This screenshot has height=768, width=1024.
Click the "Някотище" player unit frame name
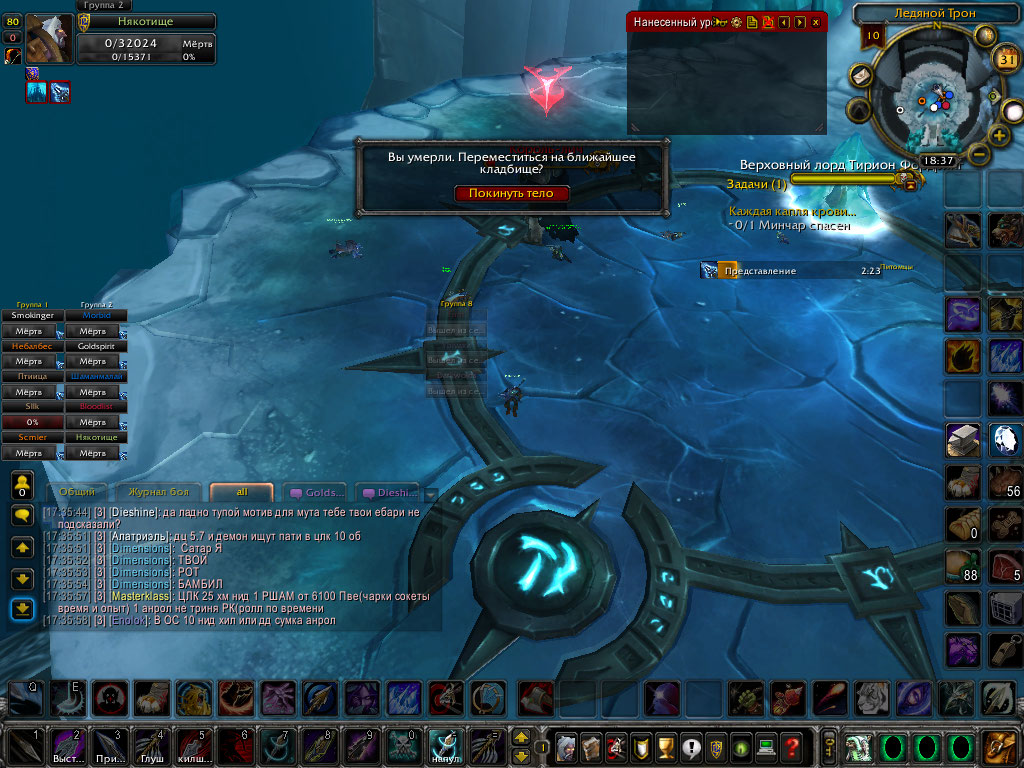pyautogui.click(x=146, y=22)
